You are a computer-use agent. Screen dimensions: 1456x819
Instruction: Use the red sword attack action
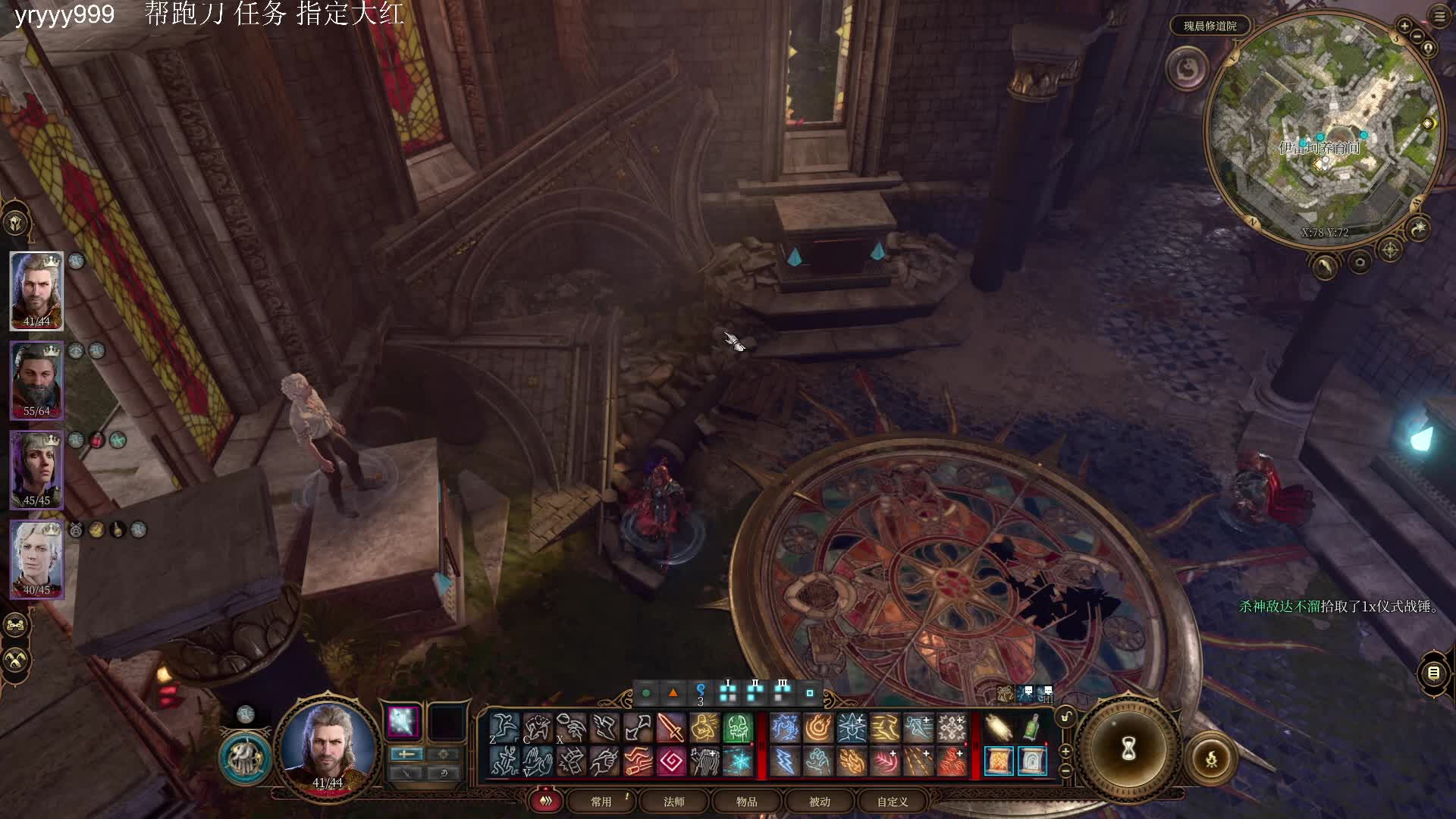point(670,728)
